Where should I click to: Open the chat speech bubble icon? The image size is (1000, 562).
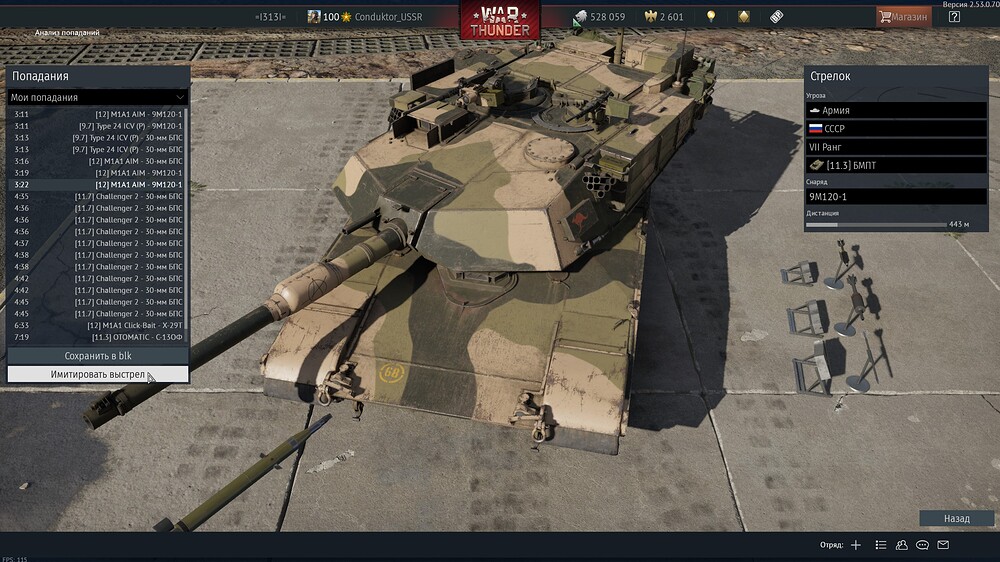pos(923,545)
